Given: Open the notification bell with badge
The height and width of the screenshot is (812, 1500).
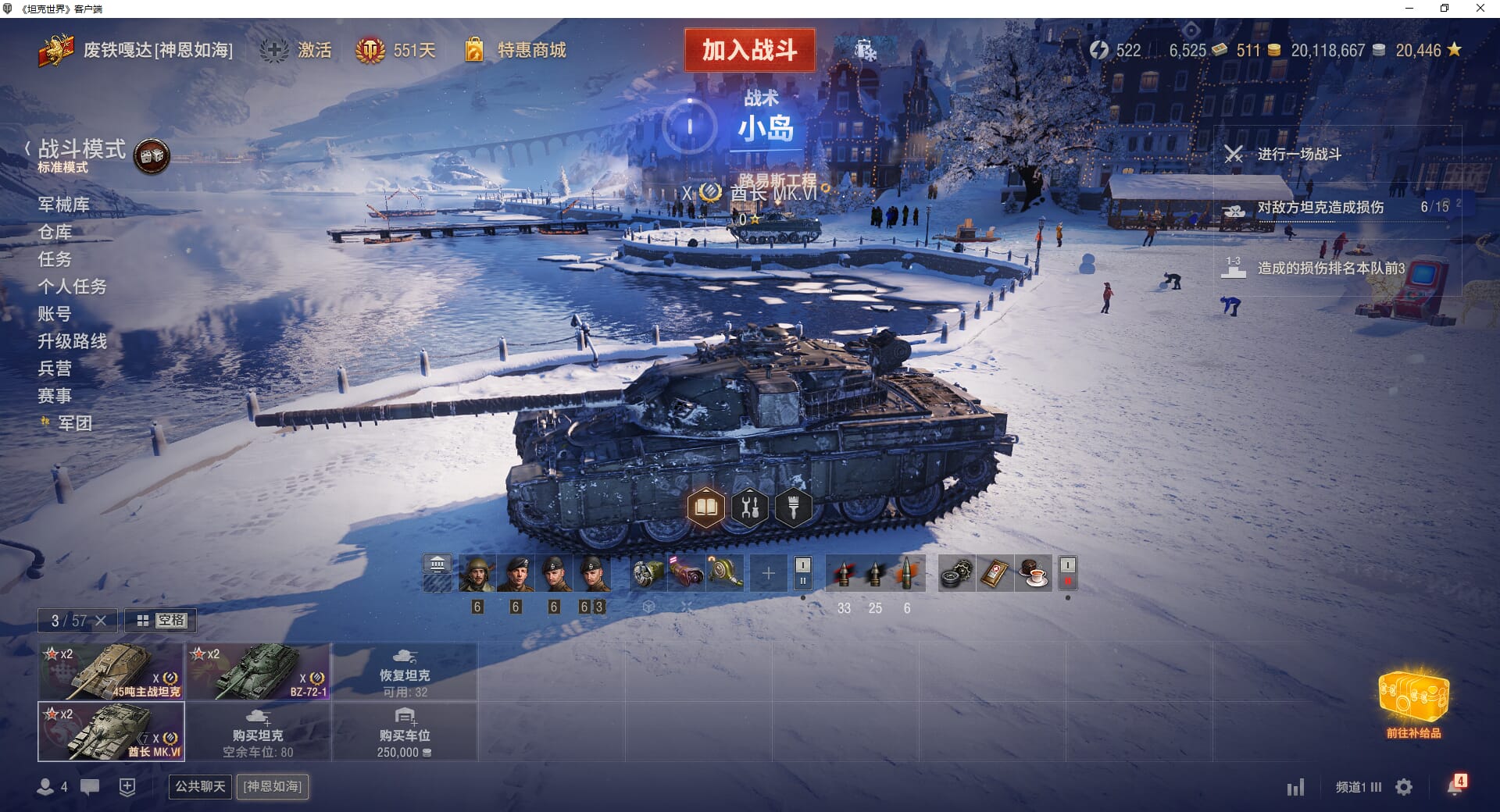Looking at the screenshot, I should pos(1455,785).
